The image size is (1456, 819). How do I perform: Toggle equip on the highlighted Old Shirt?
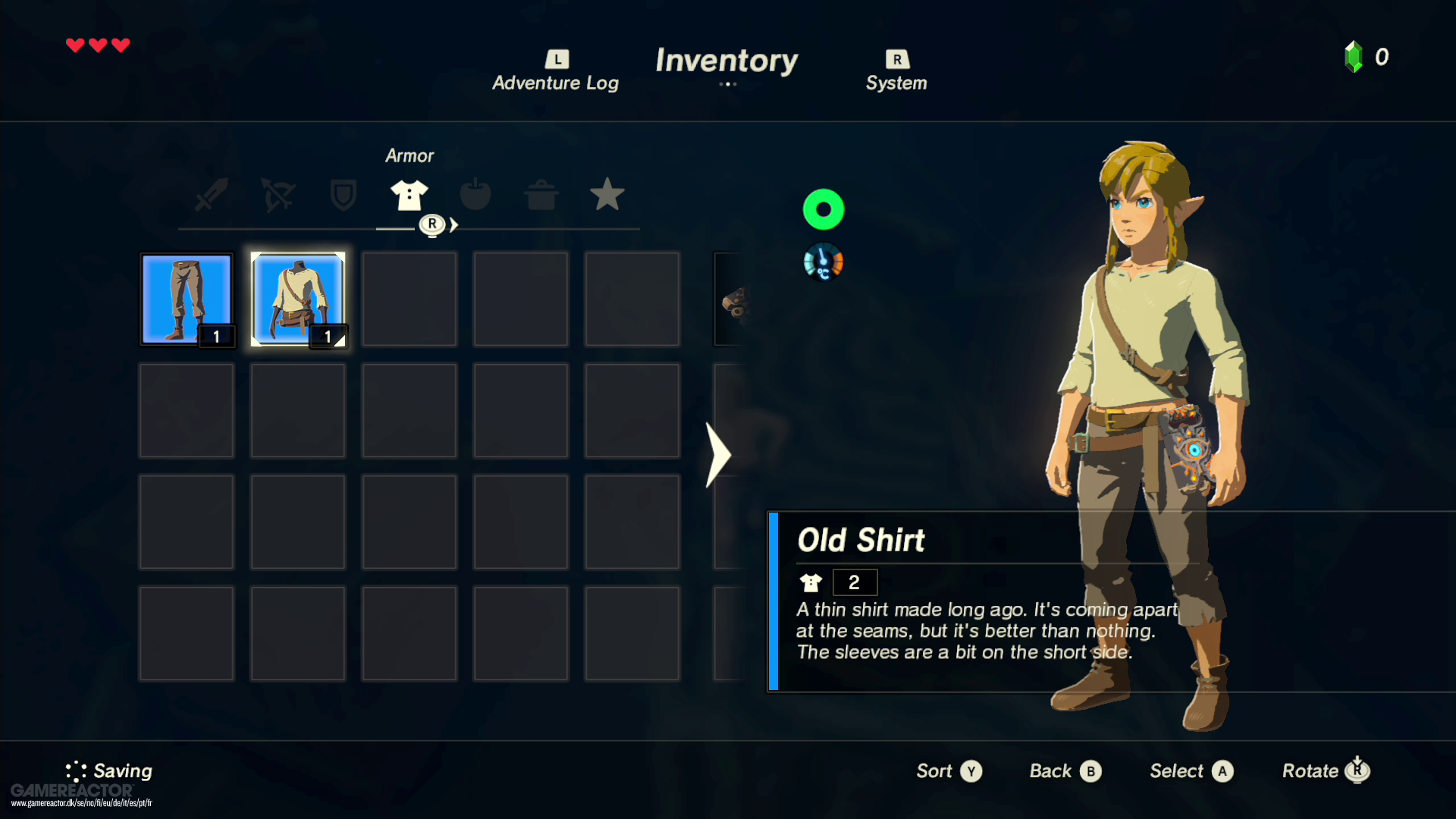click(298, 299)
